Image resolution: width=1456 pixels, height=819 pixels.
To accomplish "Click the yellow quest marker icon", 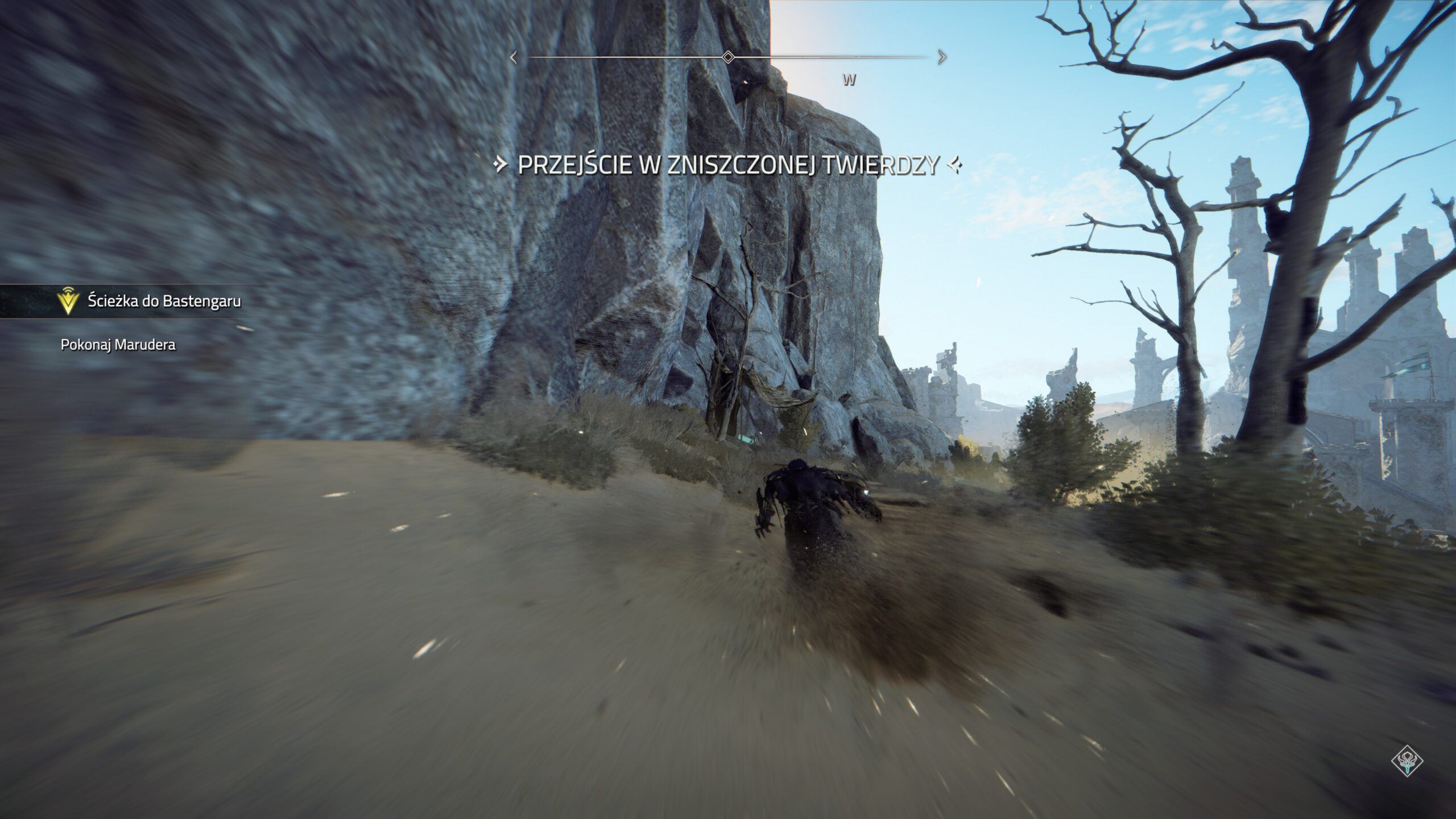I will point(69,301).
